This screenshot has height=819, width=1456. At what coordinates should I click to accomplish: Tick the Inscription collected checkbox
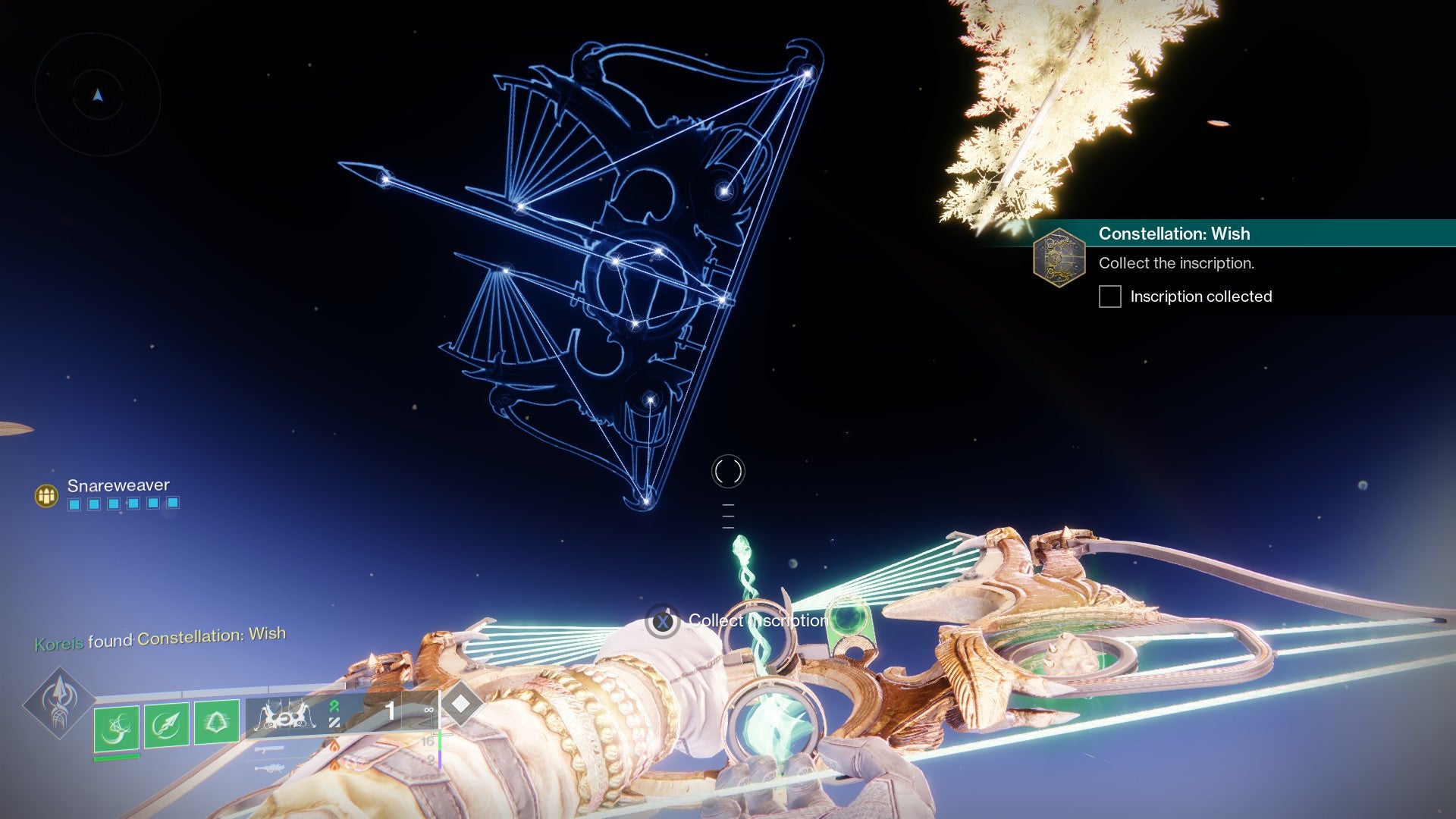click(1110, 297)
